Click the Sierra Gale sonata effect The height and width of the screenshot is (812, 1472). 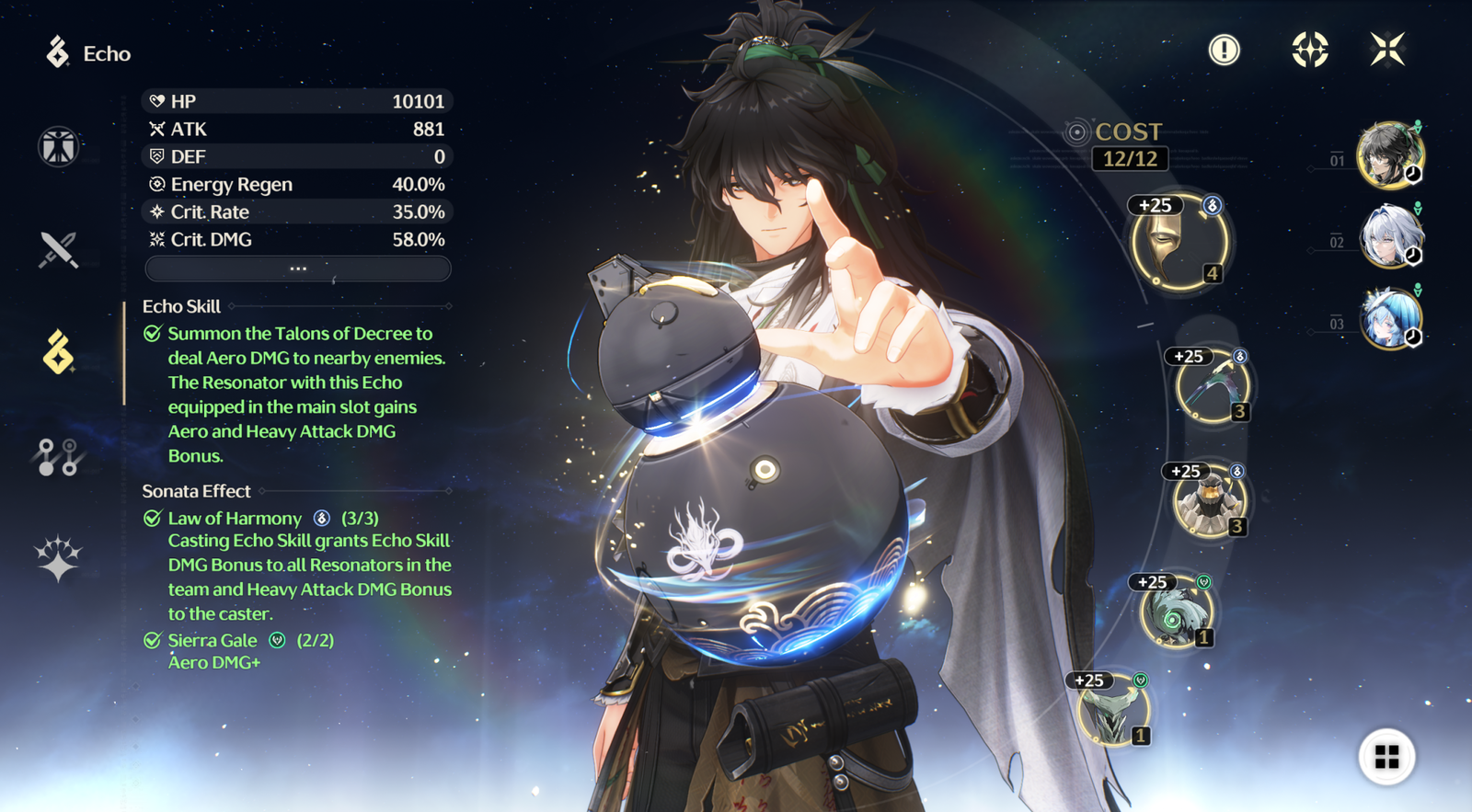coord(213,641)
